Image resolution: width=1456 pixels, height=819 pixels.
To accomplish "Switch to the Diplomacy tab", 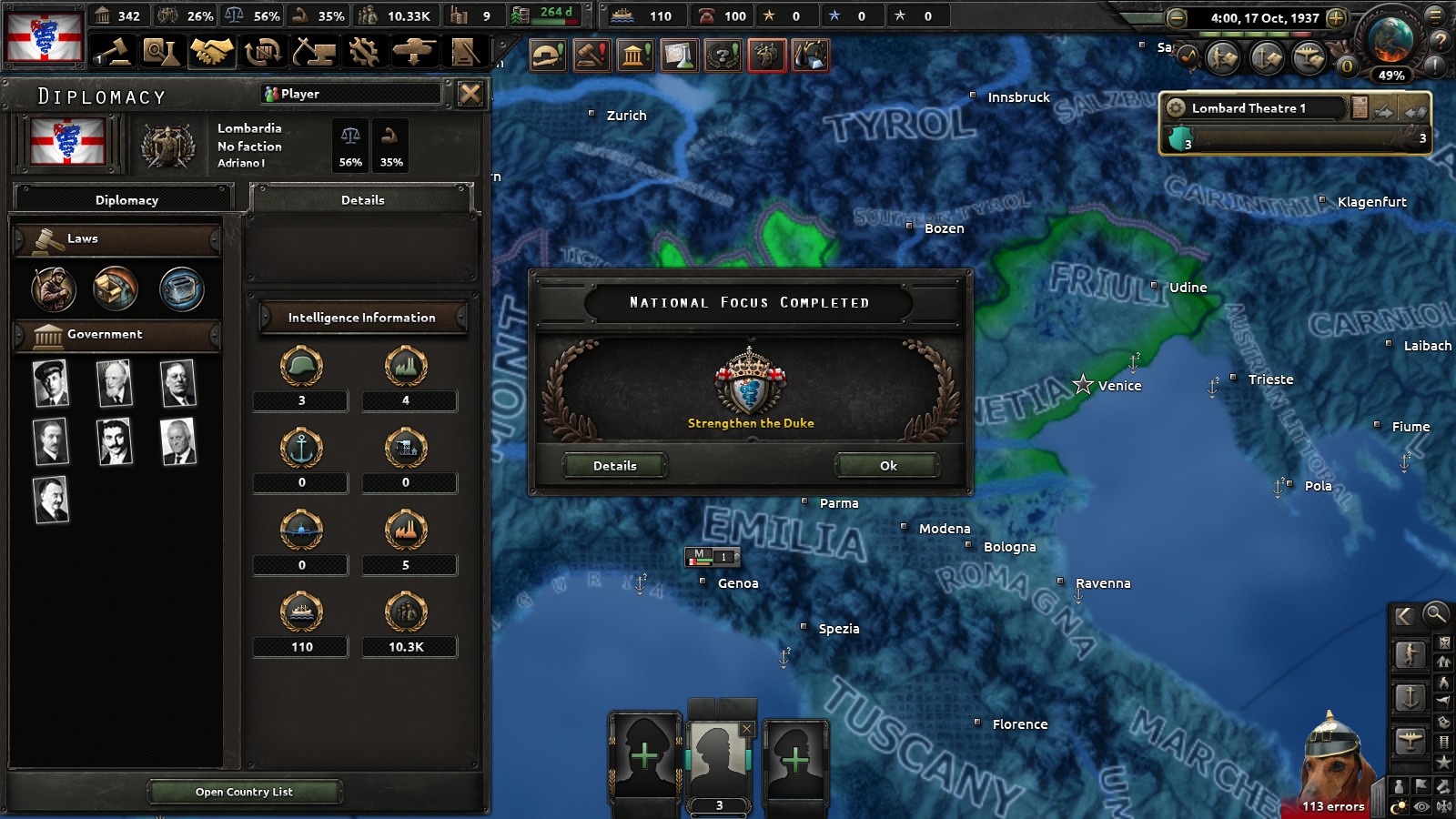I will click(125, 199).
